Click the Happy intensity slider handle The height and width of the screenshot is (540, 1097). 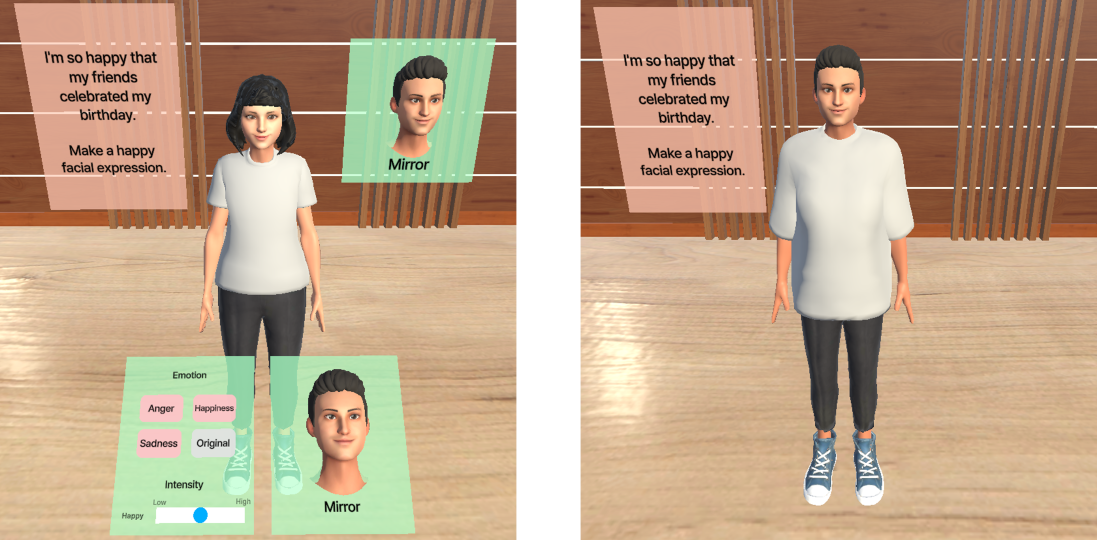point(200,515)
